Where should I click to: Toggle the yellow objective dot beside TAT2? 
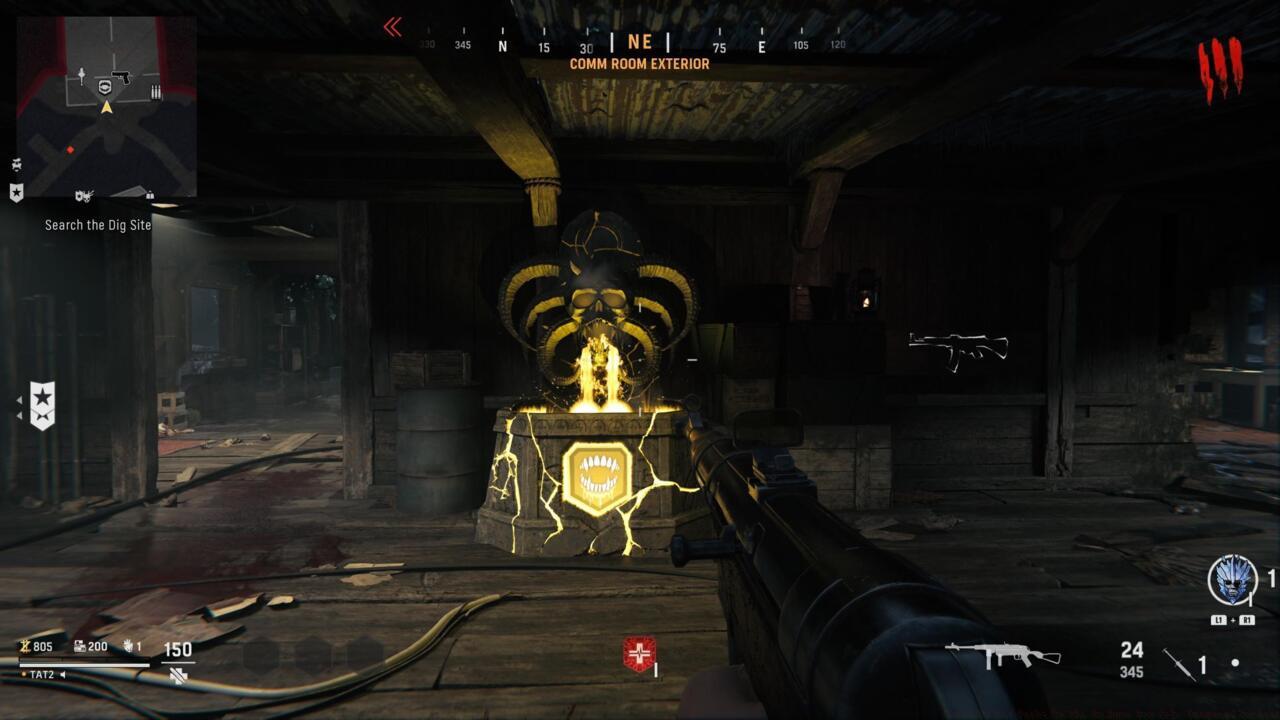click(x=24, y=674)
